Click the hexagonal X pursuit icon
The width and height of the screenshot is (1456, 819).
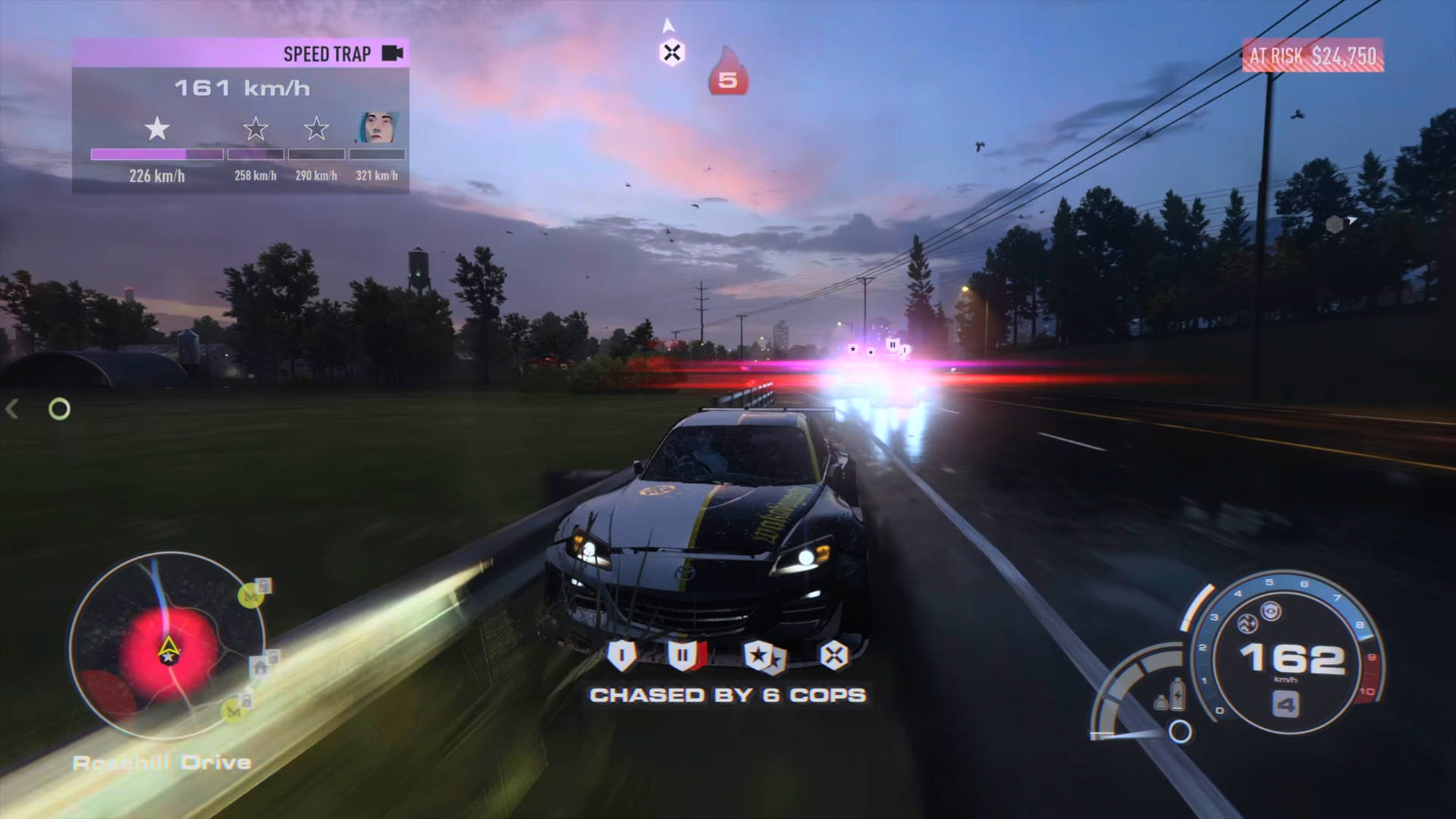(x=834, y=653)
